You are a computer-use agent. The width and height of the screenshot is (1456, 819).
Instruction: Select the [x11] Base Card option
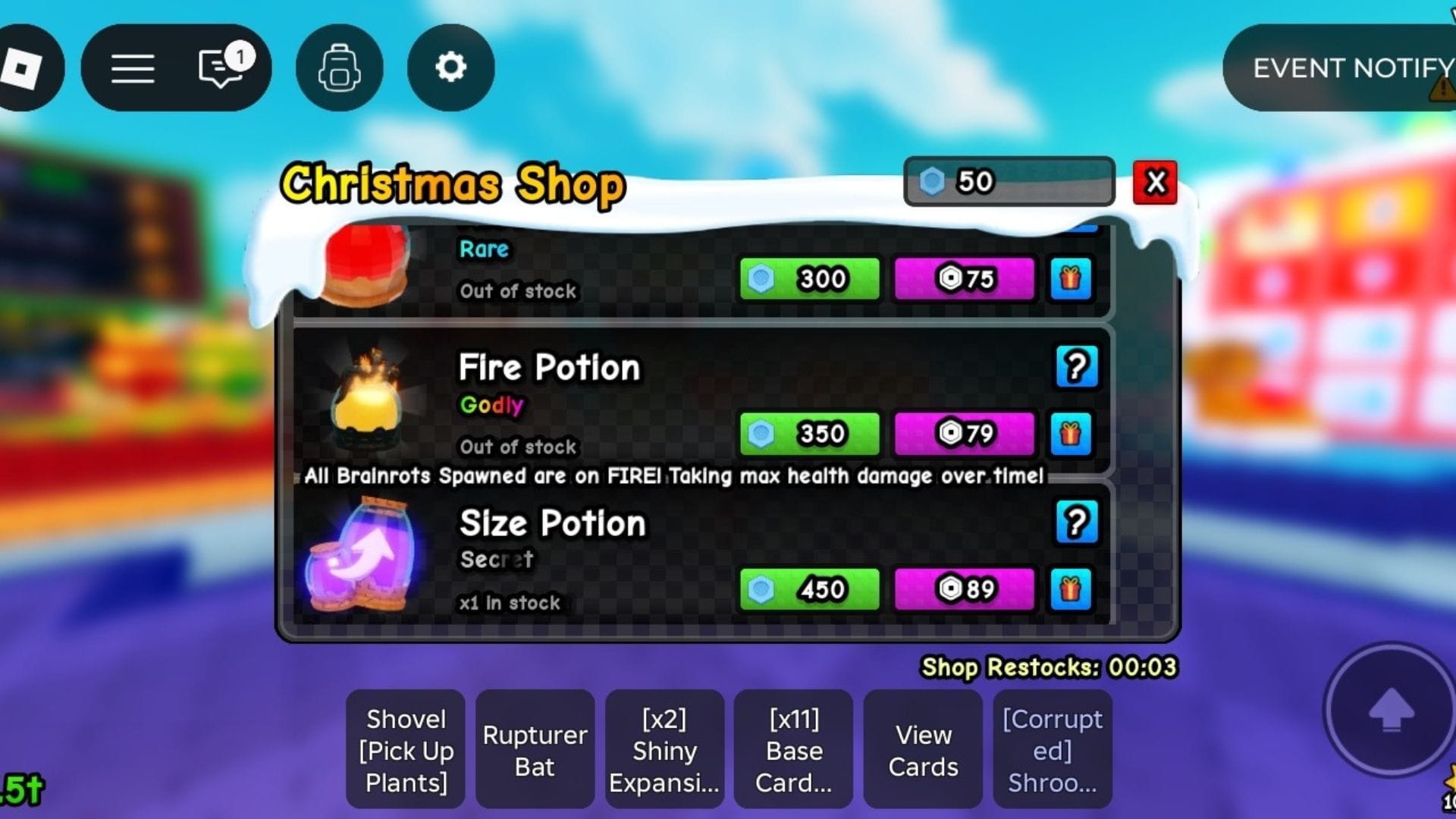coord(793,749)
